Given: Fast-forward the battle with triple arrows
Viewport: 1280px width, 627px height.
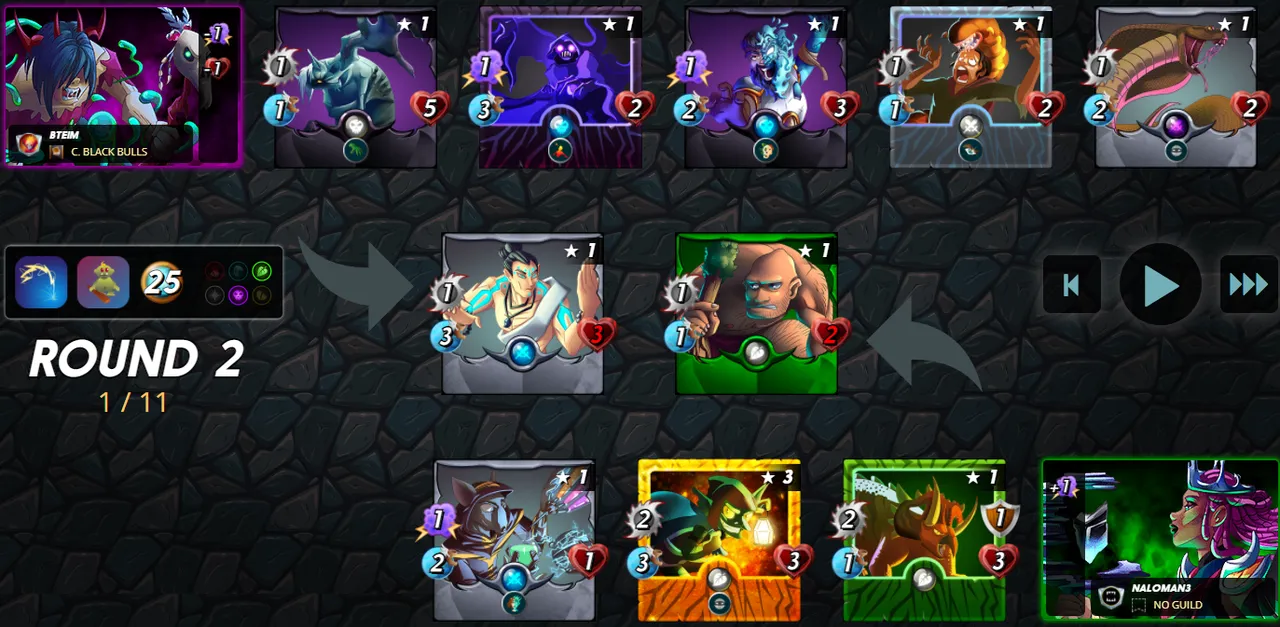Looking at the screenshot, I should [1248, 285].
